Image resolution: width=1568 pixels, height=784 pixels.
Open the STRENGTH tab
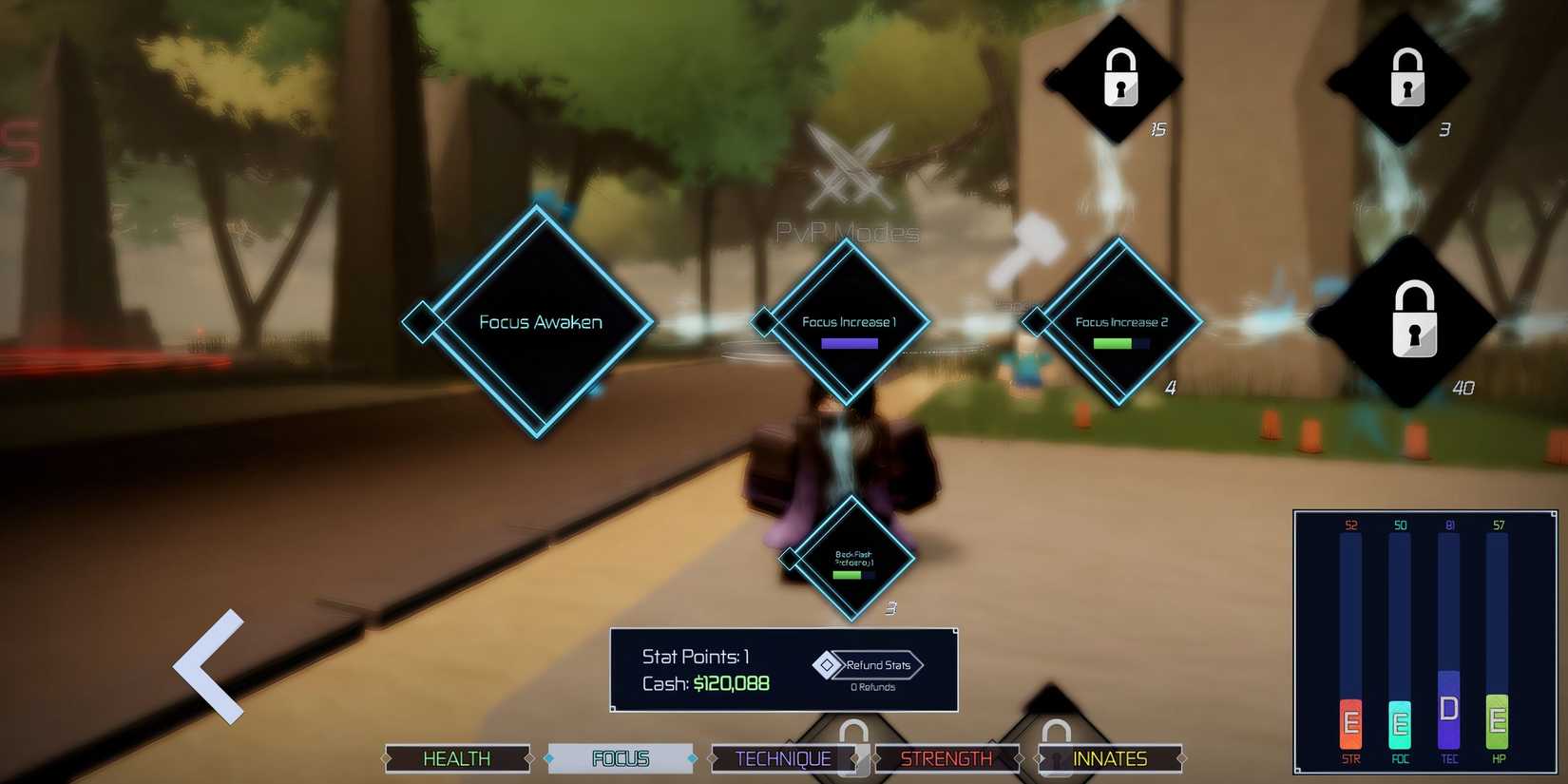pyautogui.click(x=947, y=758)
